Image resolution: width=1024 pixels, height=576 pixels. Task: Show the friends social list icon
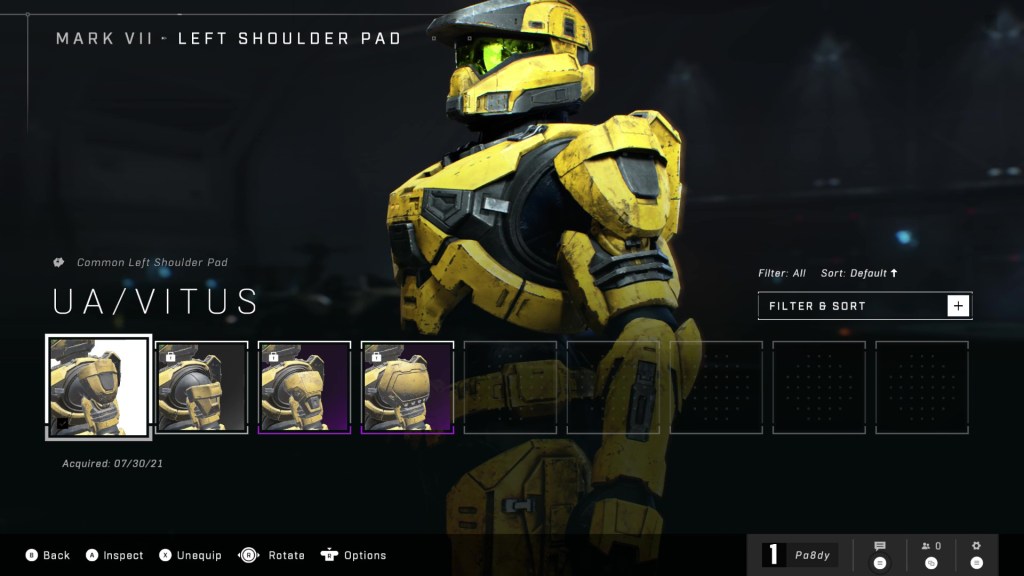tap(931, 553)
